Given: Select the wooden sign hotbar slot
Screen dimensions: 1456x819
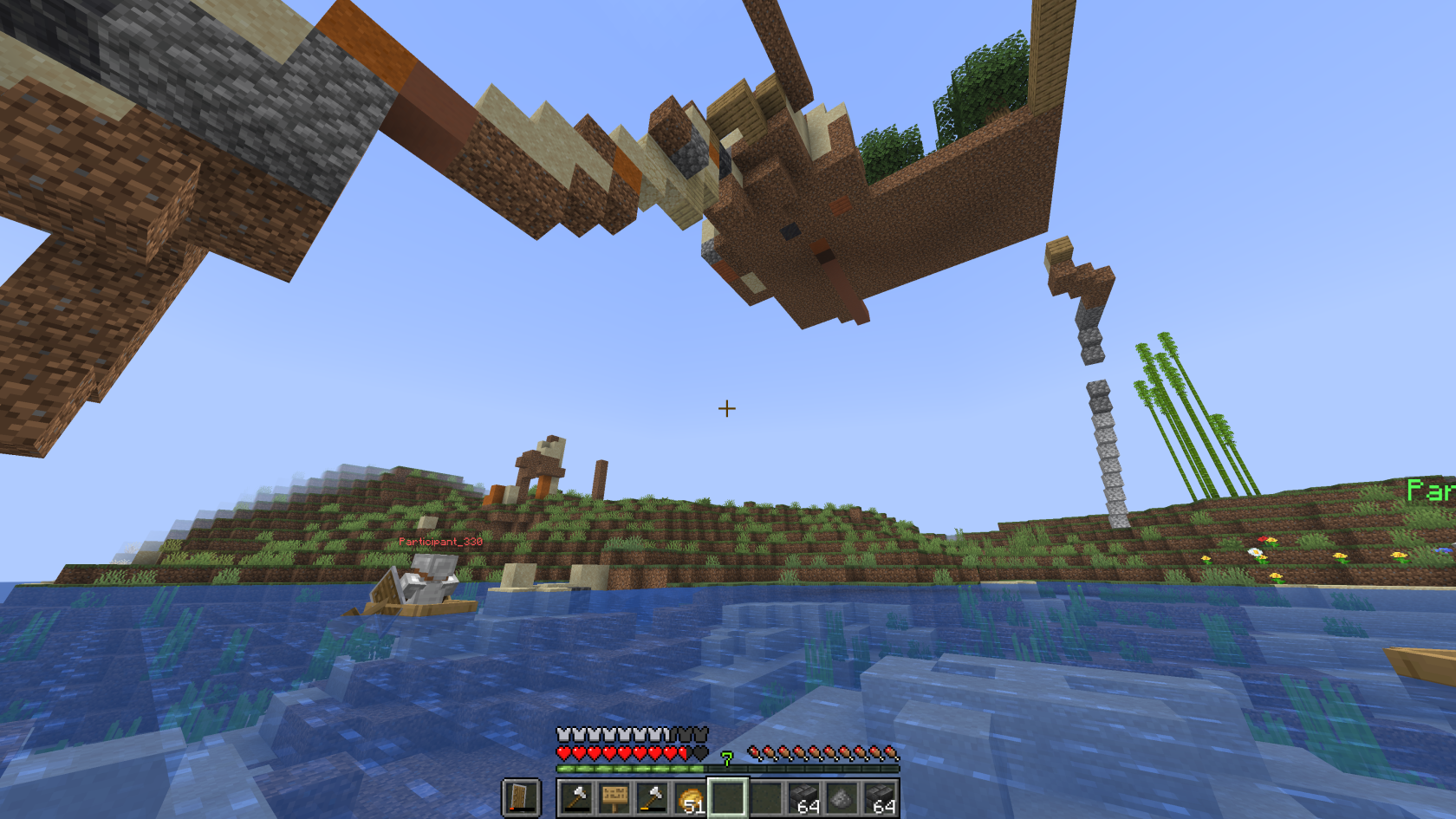Looking at the screenshot, I should (x=614, y=798).
